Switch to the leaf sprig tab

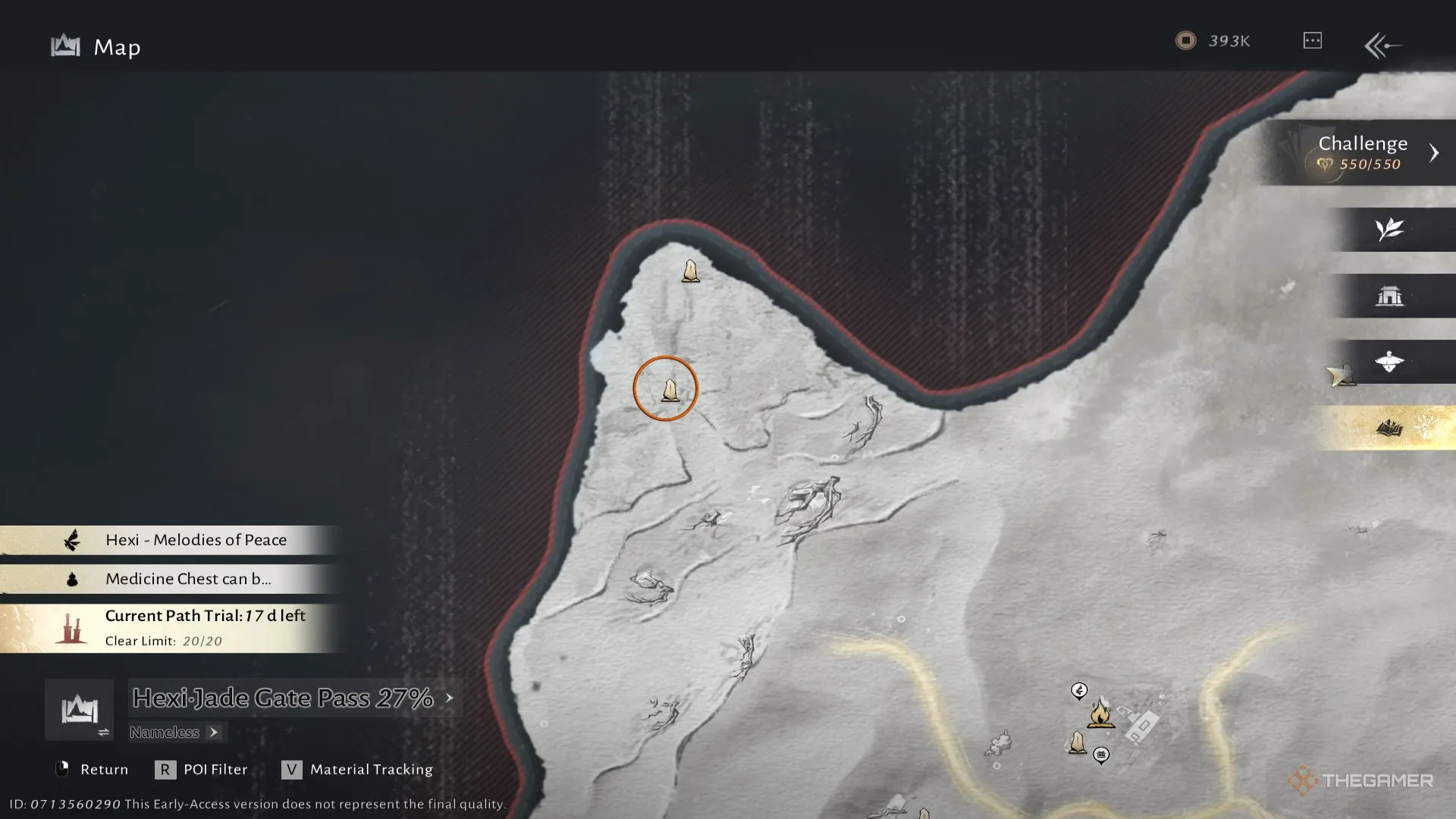click(1389, 229)
